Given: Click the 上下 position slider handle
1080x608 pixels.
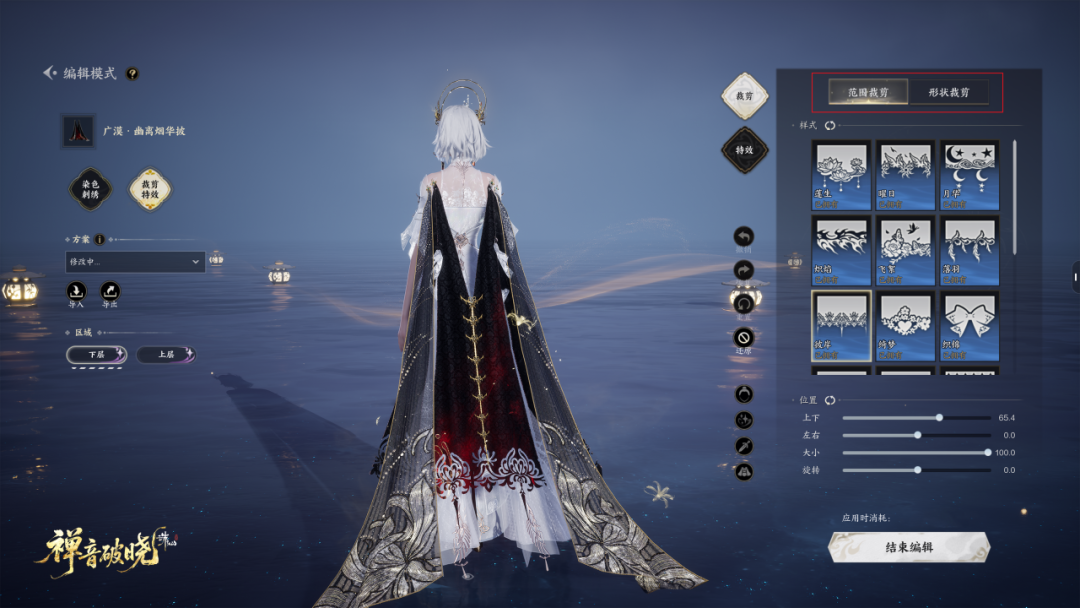Looking at the screenshot, I should pos(939,417).
